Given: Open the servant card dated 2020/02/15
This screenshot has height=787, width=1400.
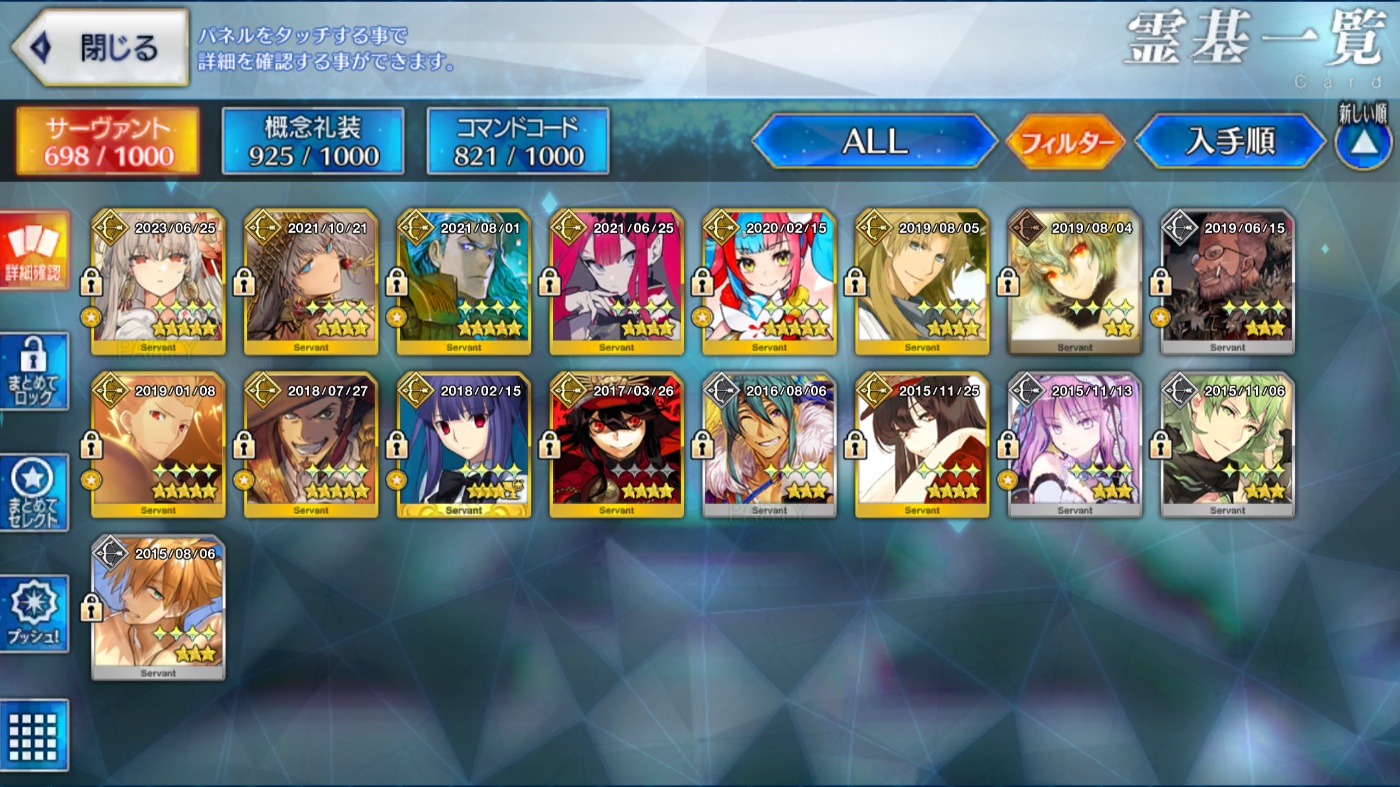Looking at the screenshot, I should [x=769, y=282].
